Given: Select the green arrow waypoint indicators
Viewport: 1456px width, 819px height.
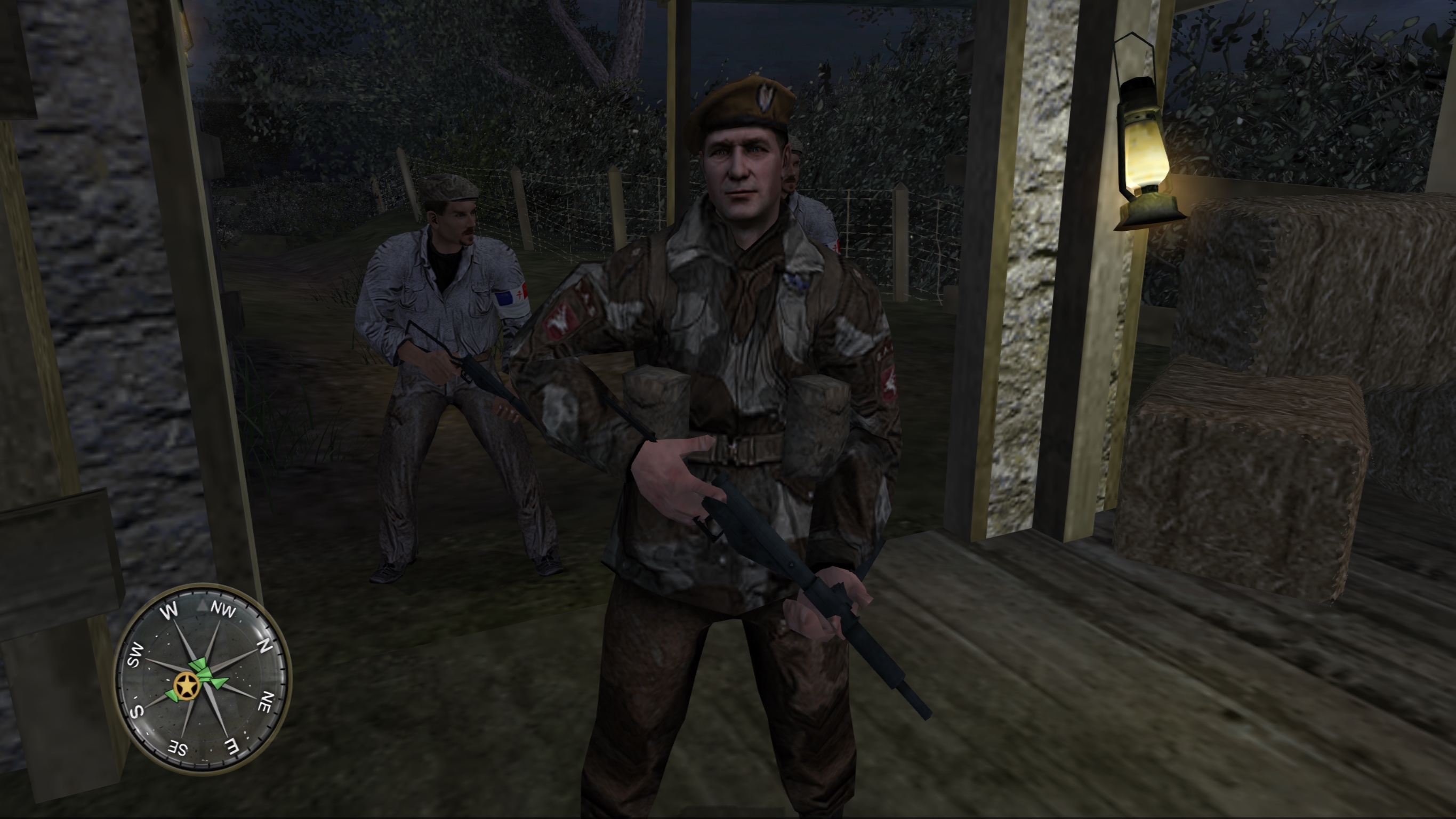Looking at the screenshot, I should (207, 669).
